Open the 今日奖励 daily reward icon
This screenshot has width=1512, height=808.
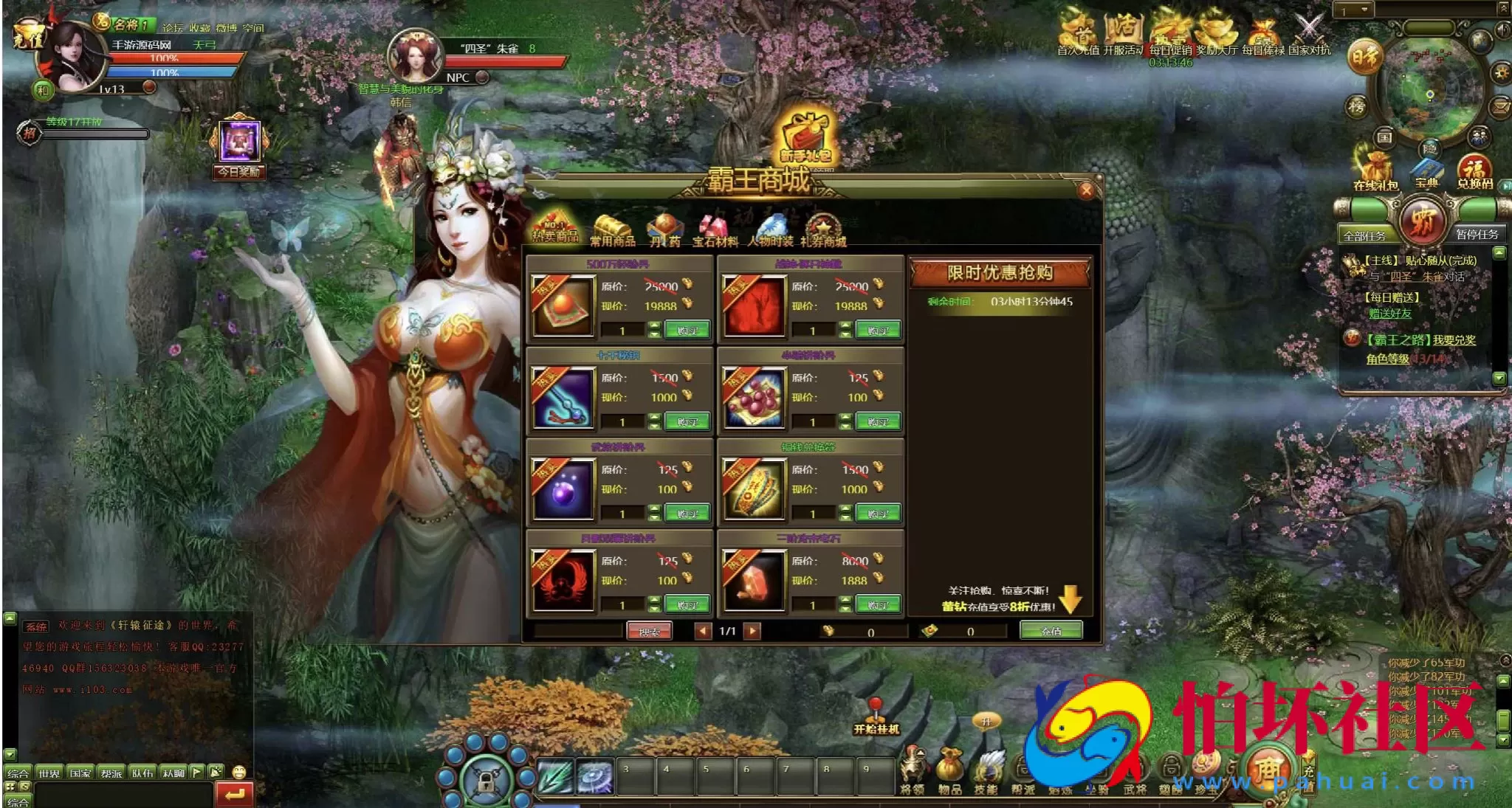(239, 146)
